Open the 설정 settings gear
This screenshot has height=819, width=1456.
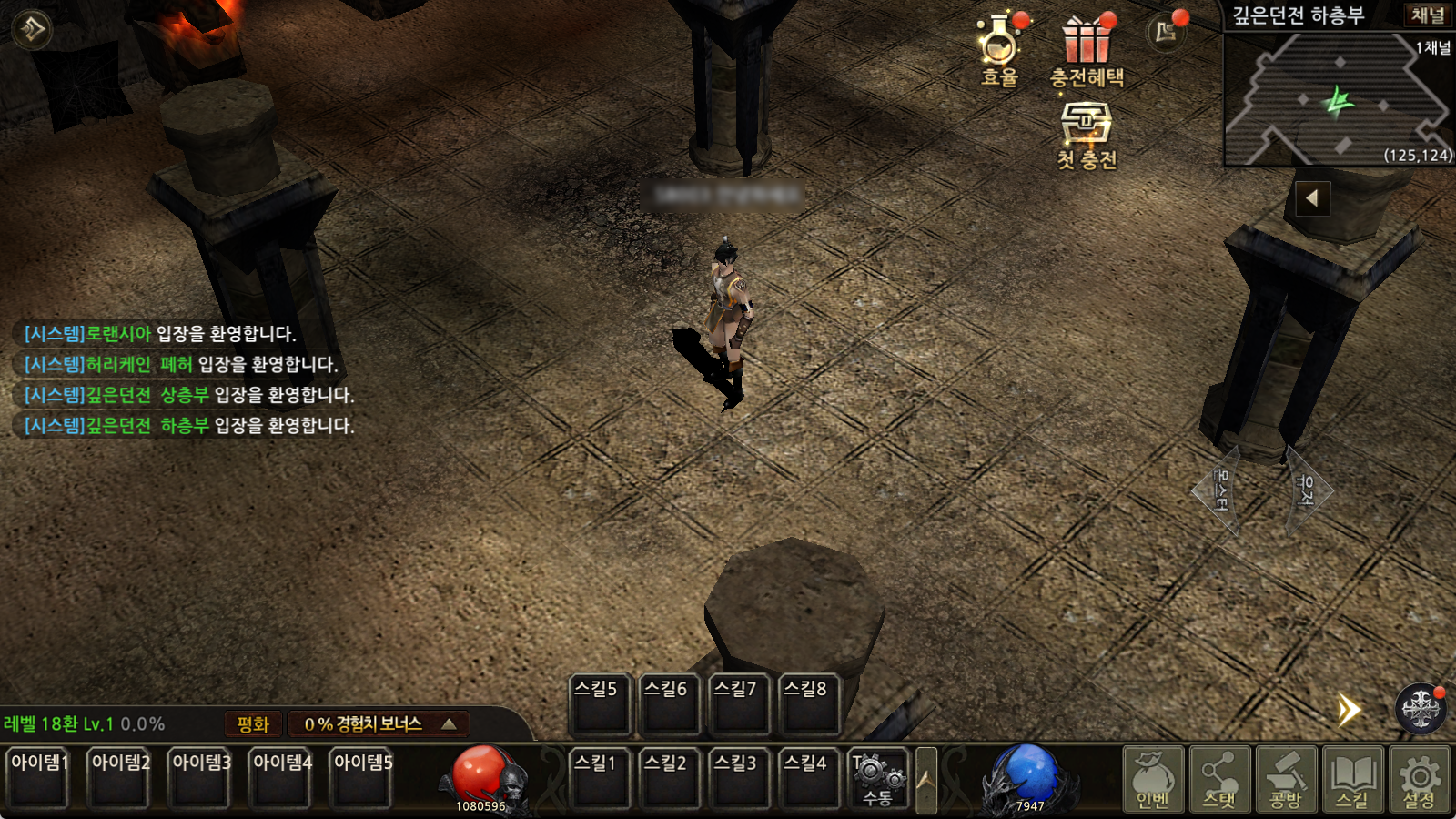tap(1419, 779)
